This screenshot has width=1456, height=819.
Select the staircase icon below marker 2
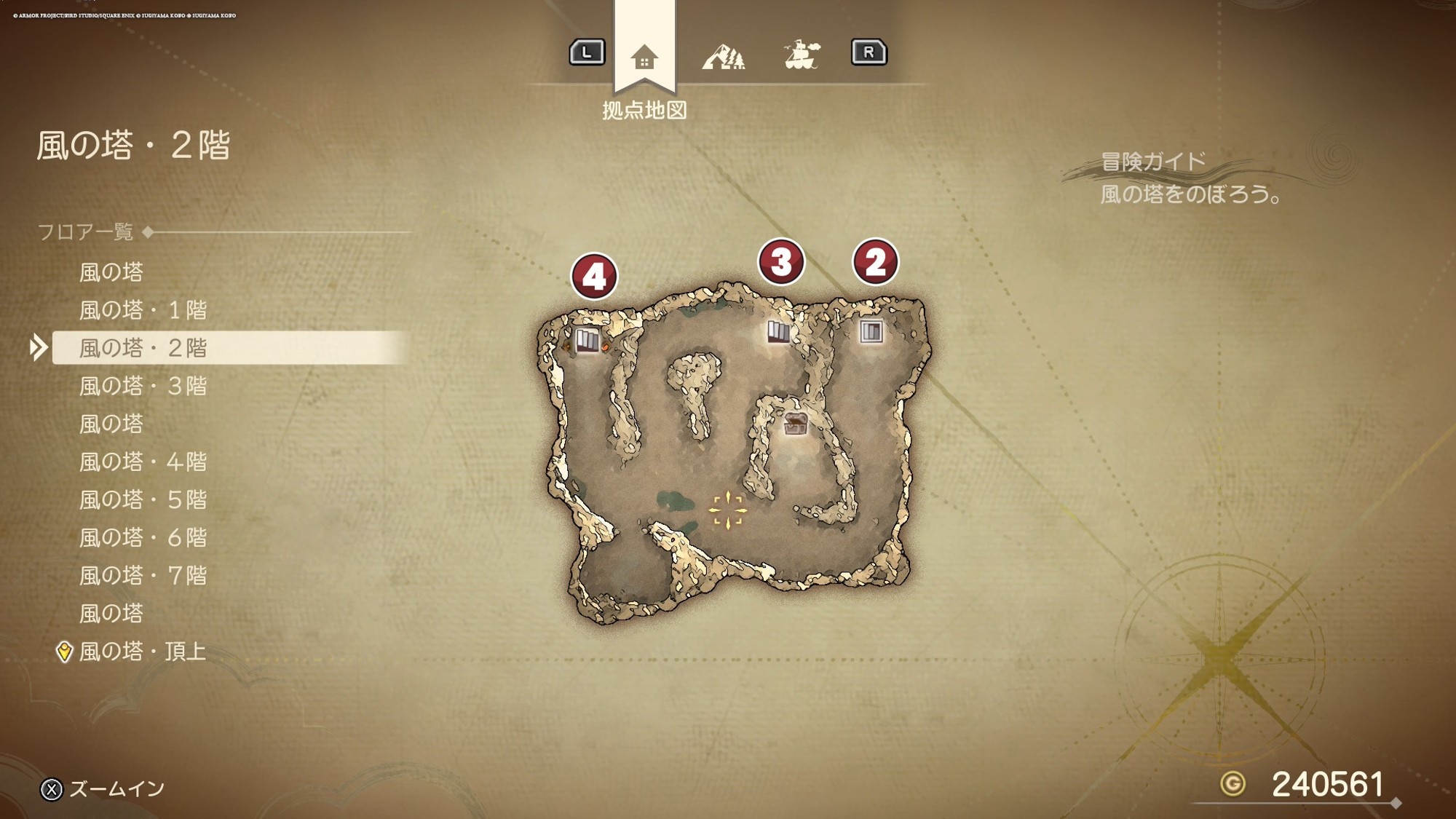(871, 332)
